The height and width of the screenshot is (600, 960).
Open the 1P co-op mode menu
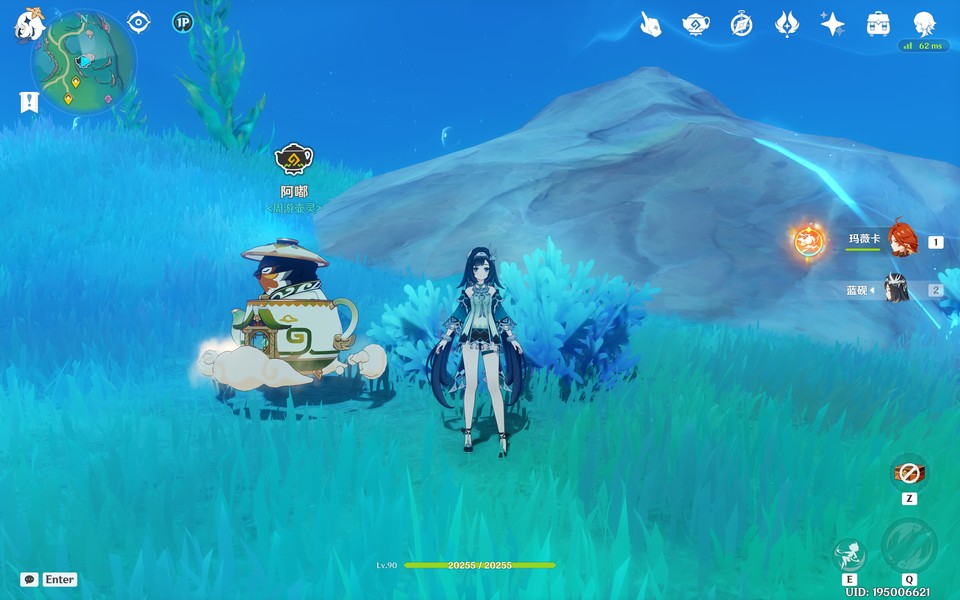tap(182, 22)
